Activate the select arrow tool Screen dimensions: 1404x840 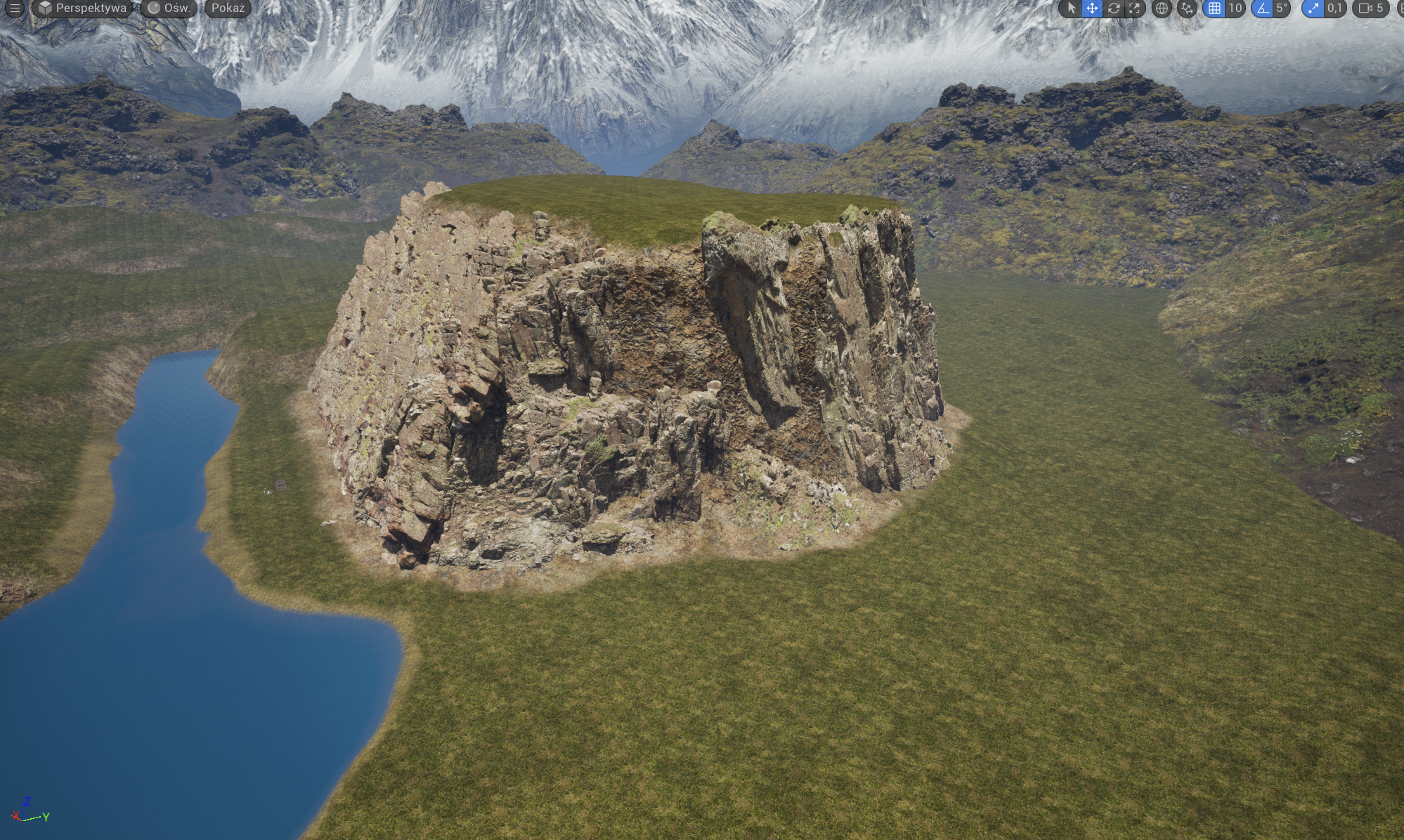point(1071,8)
